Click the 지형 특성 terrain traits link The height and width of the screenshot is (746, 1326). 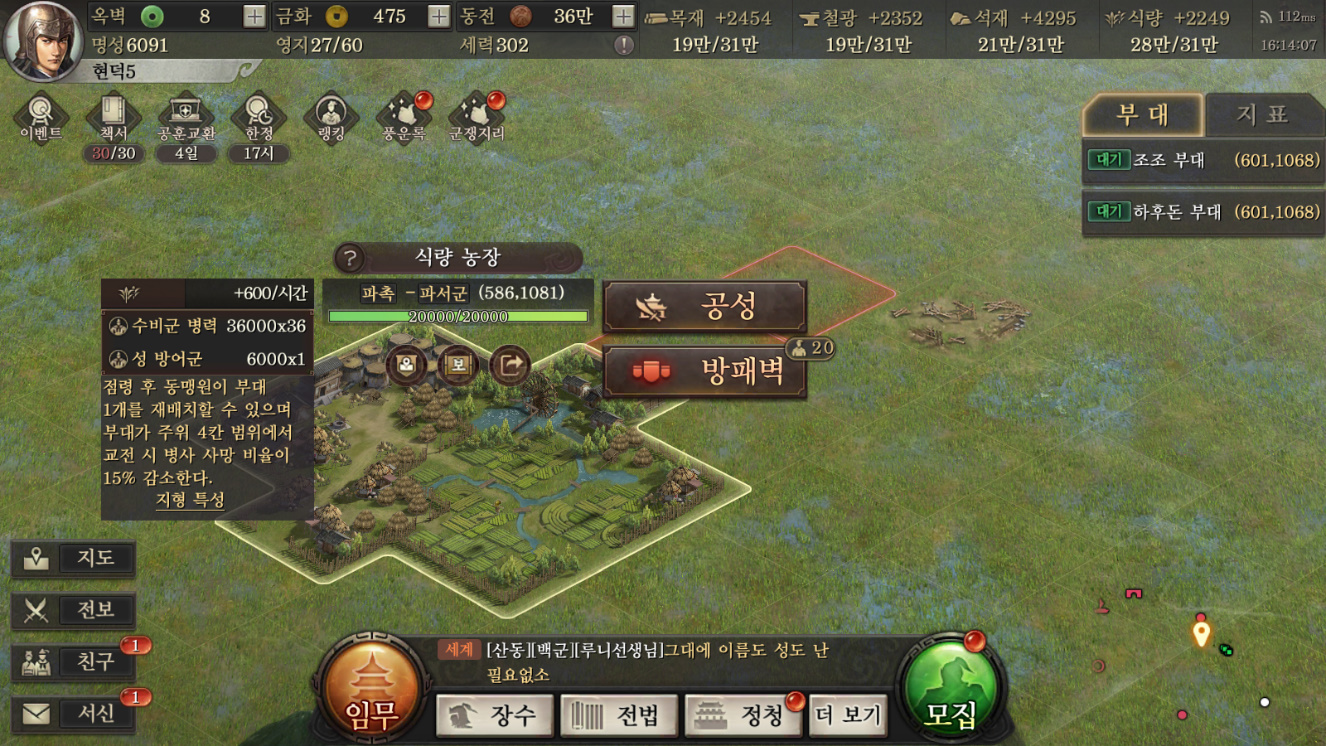pyautogui.click(x=190, y=500)
